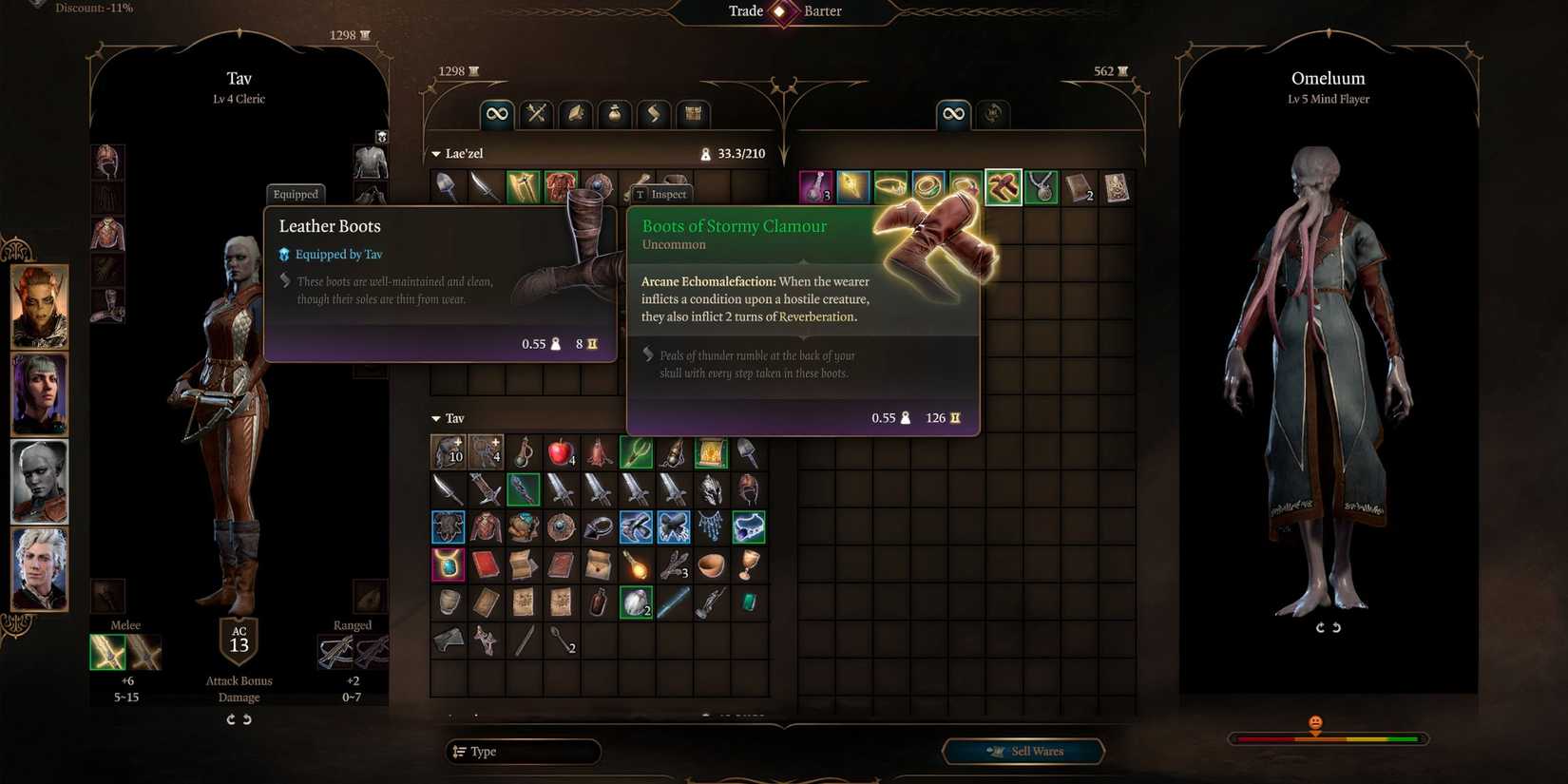The width and height of the screenshot is (1568, 784).
Task: Collapse the Lae'zel inventory section
Action: click(435, 152)
